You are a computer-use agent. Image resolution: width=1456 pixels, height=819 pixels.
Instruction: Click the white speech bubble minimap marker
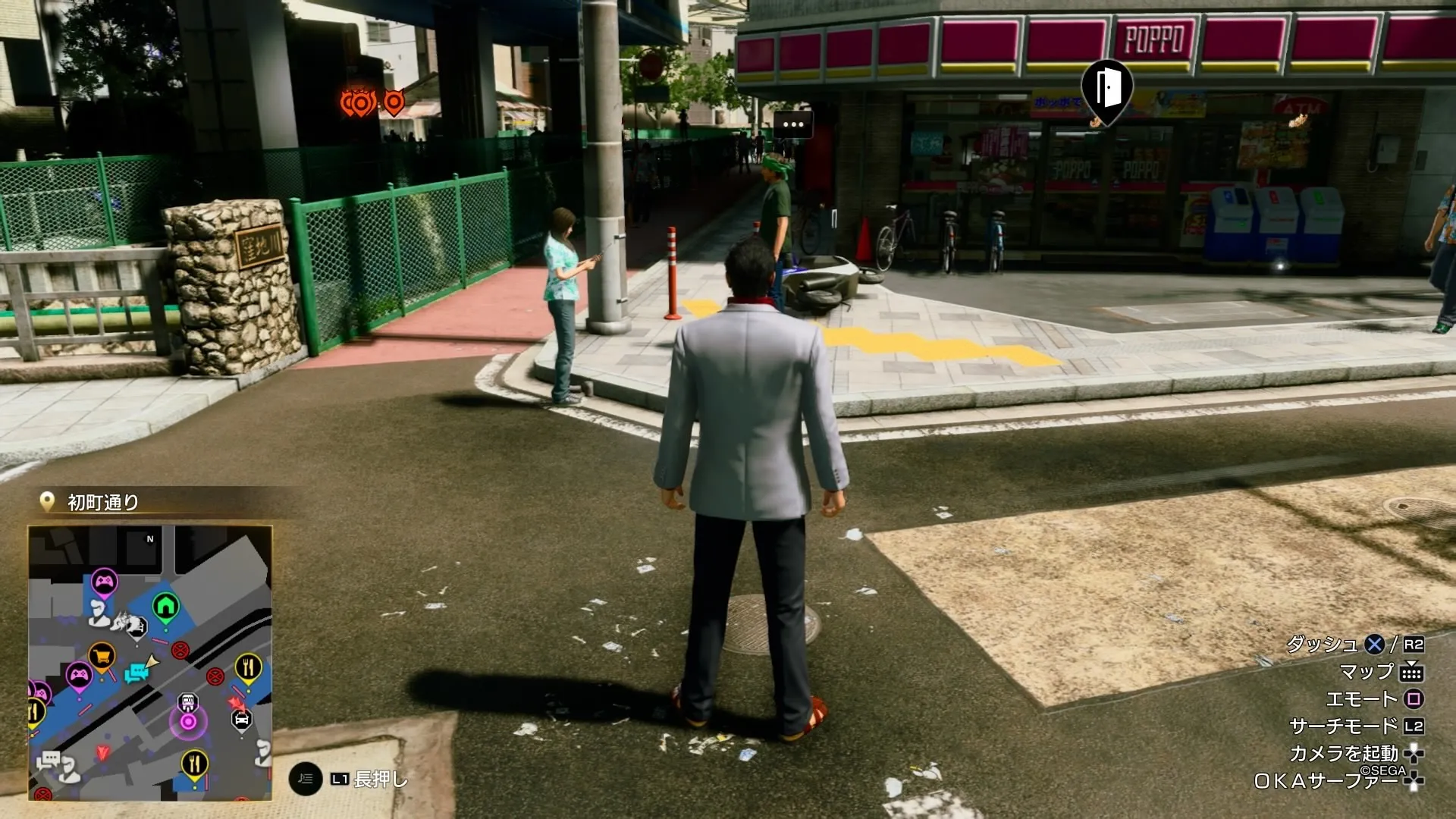click(50, 759)
